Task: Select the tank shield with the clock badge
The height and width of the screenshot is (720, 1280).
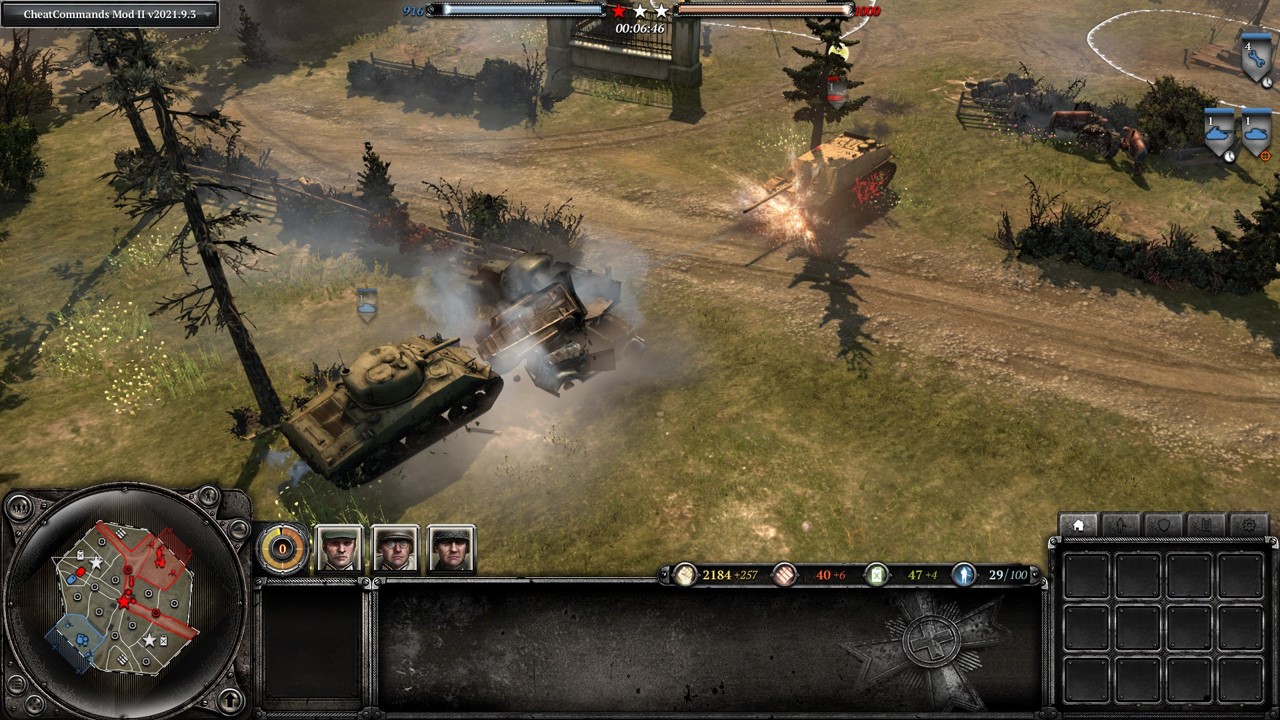Action: pyautogui.click(x=1219, y=132)
